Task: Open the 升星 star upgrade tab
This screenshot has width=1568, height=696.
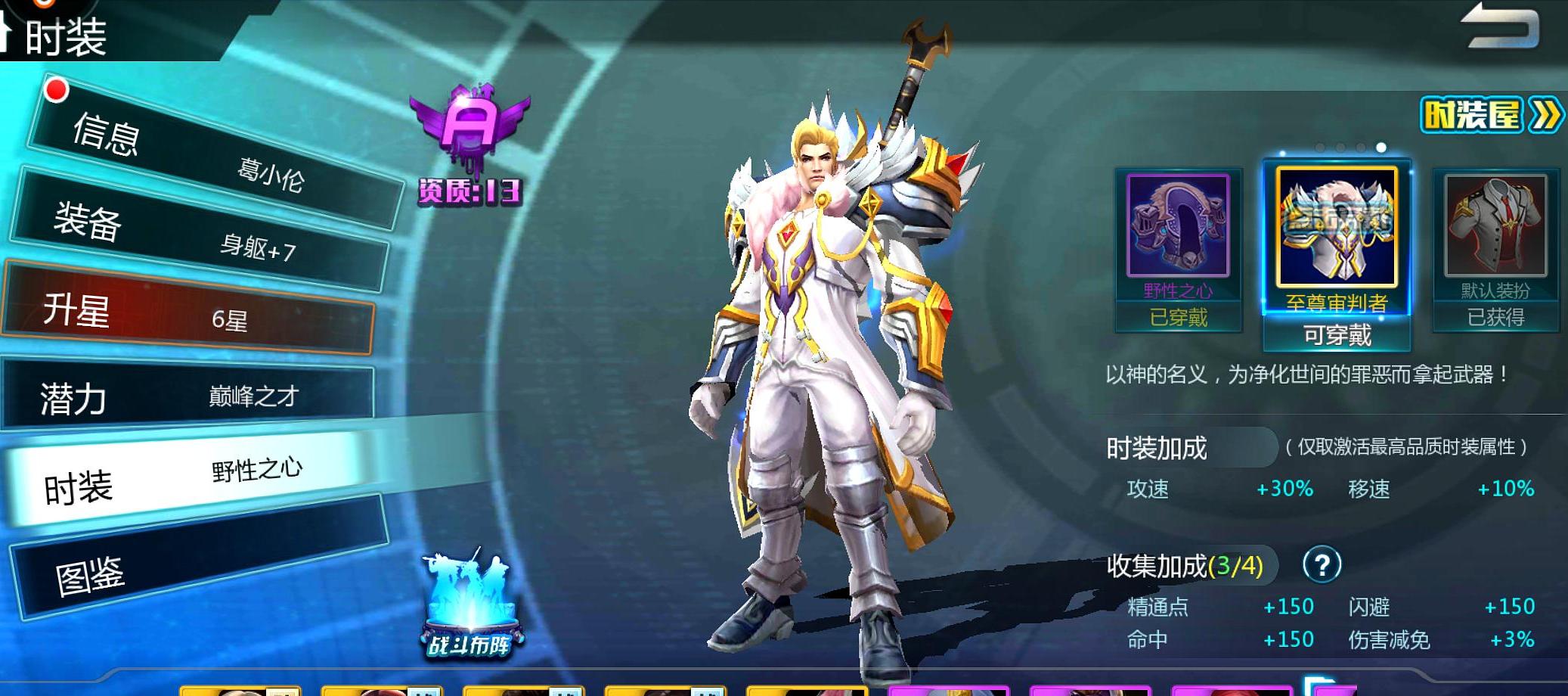Action: 189,311
